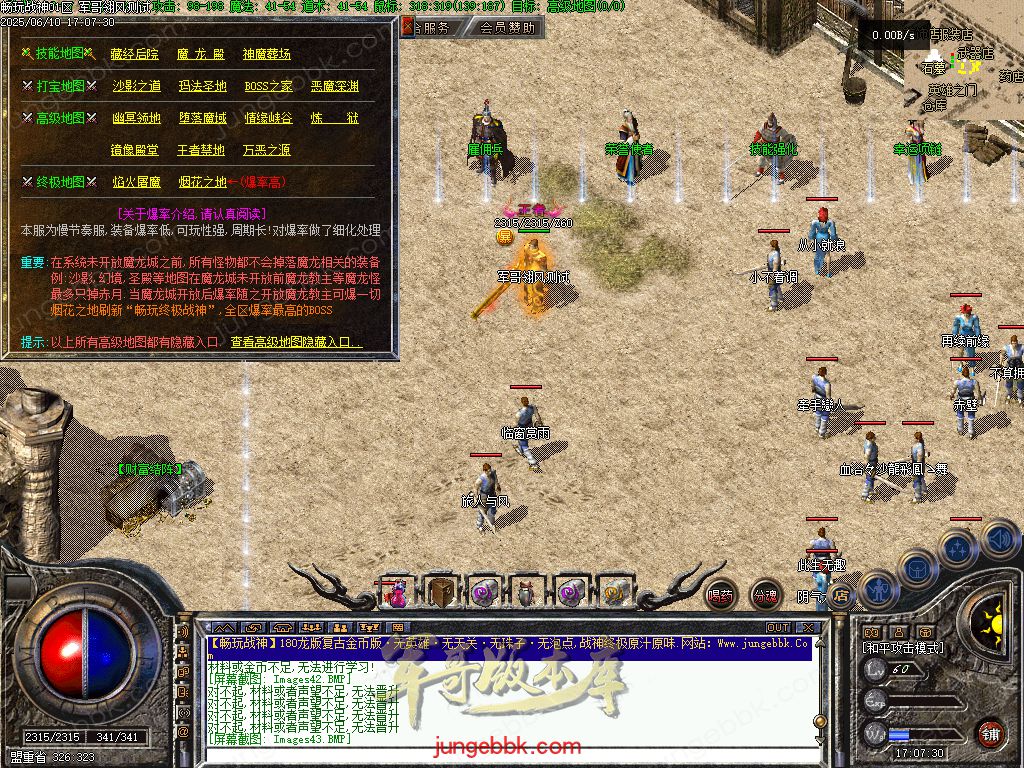Pick the 焰火屠魔 ultimate map

(136, 183)
